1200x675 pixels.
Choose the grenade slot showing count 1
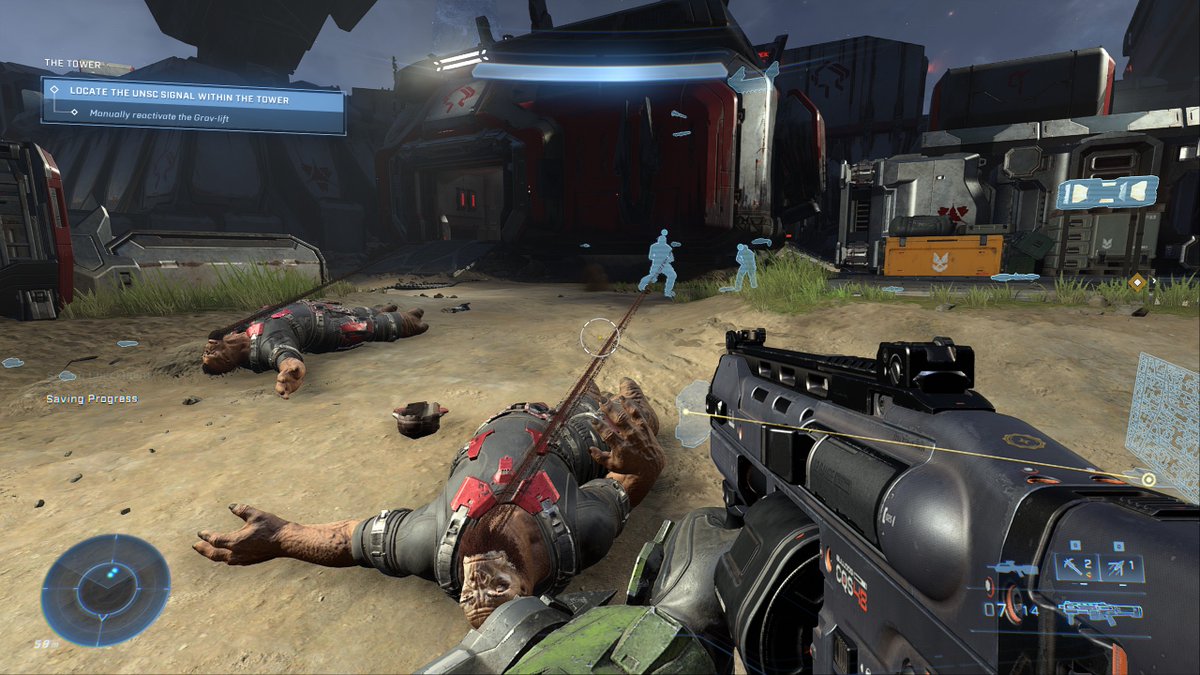click(x=1120, y=568)
